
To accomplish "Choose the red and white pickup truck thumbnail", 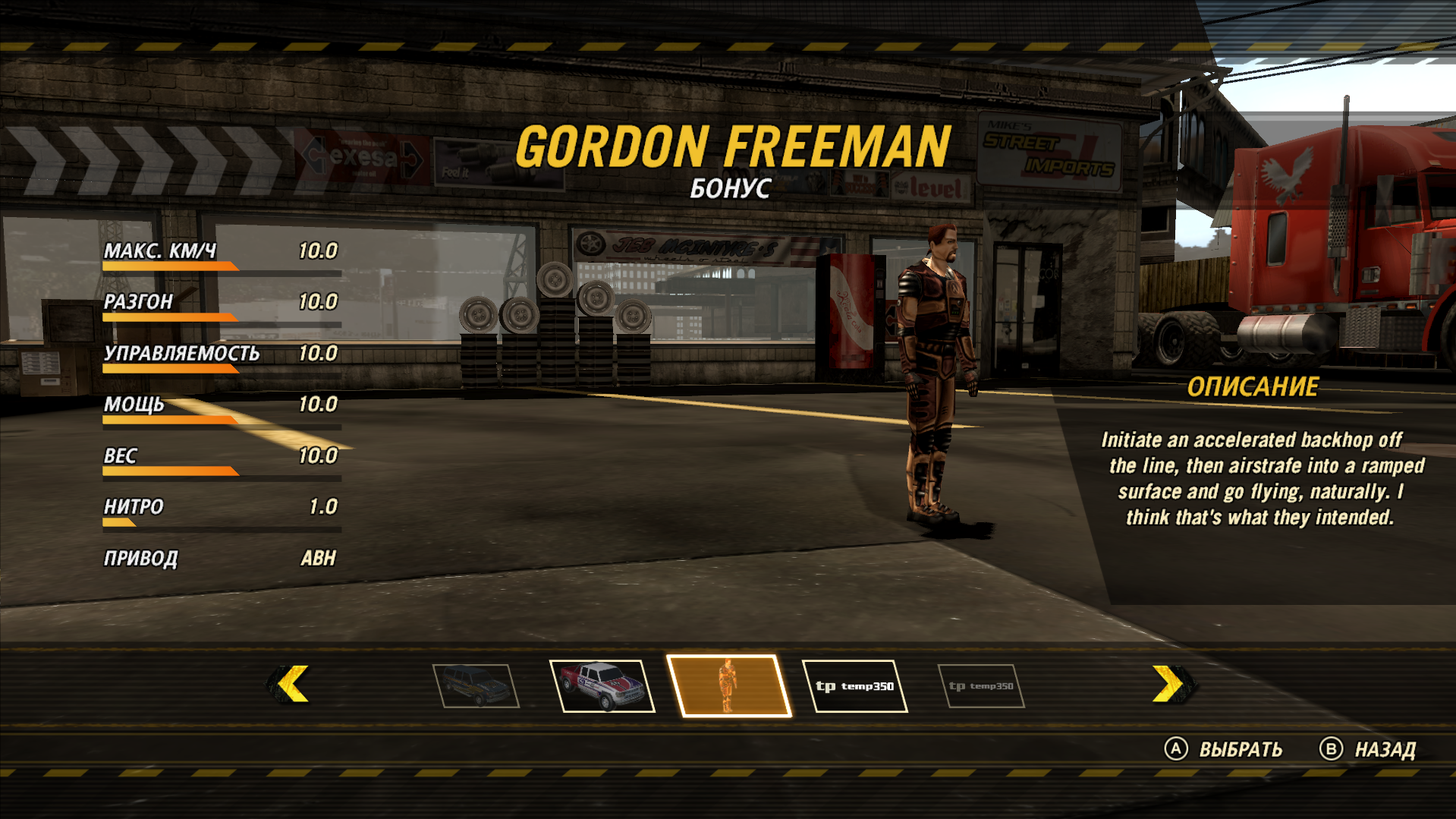I will tap(603, 685).
